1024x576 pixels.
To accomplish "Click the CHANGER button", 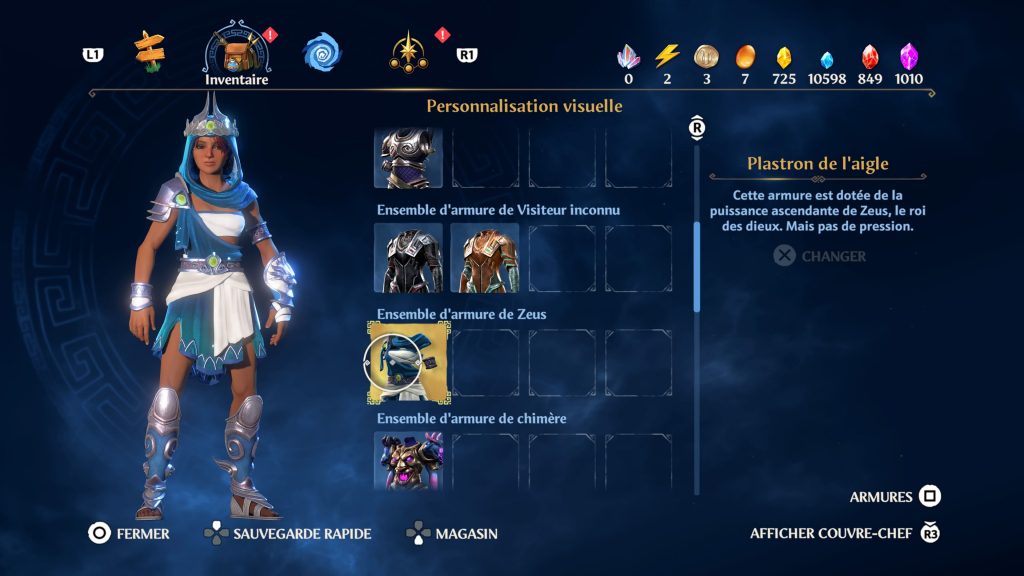I will pyautogui.click(x=820, y=256).
